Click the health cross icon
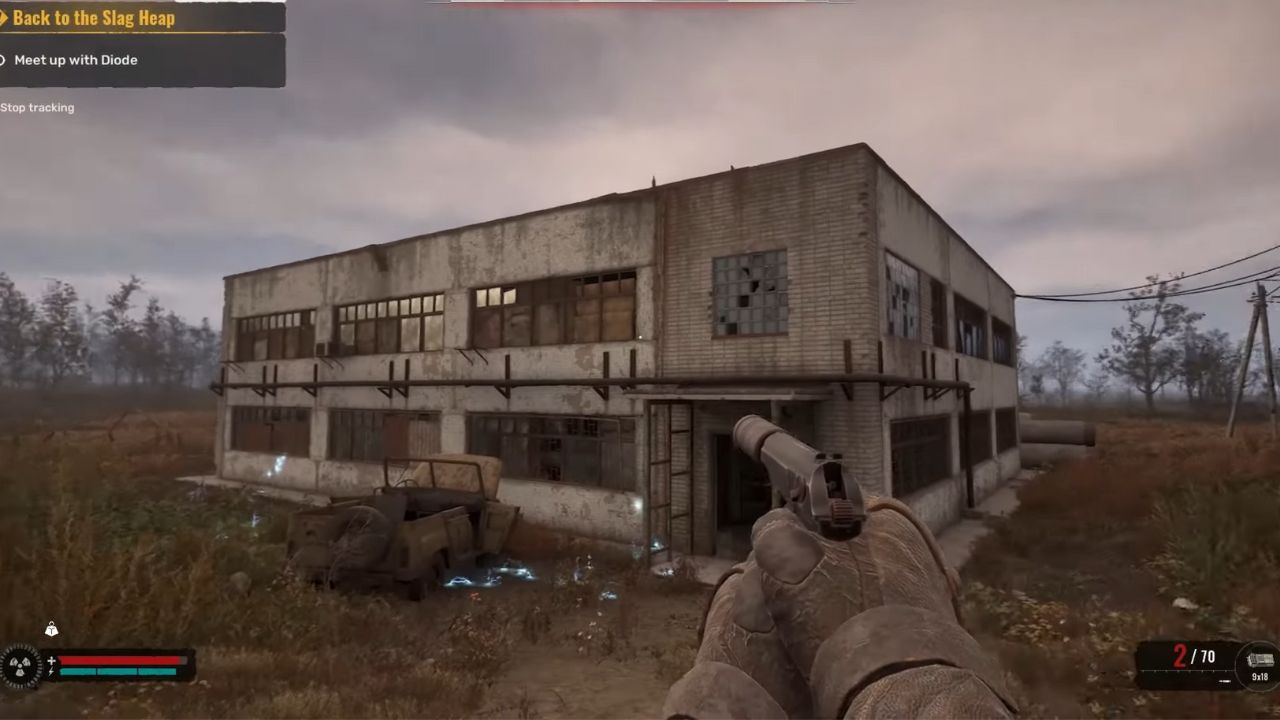This screenshot has height=720, width=1280. pyautogui.click(x=51, y=660)
